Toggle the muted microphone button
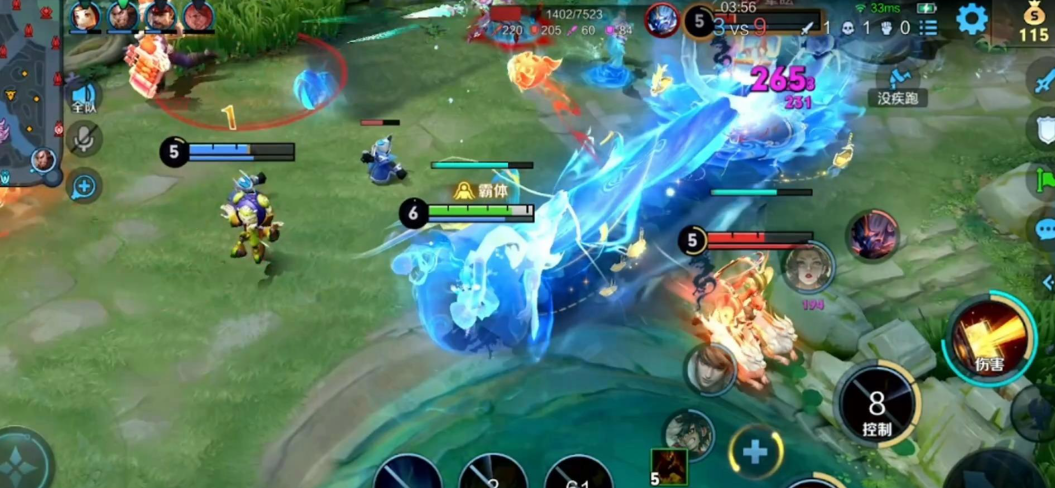The height and width of the screenshot is (488, 1055). click(x=84, y=141)
